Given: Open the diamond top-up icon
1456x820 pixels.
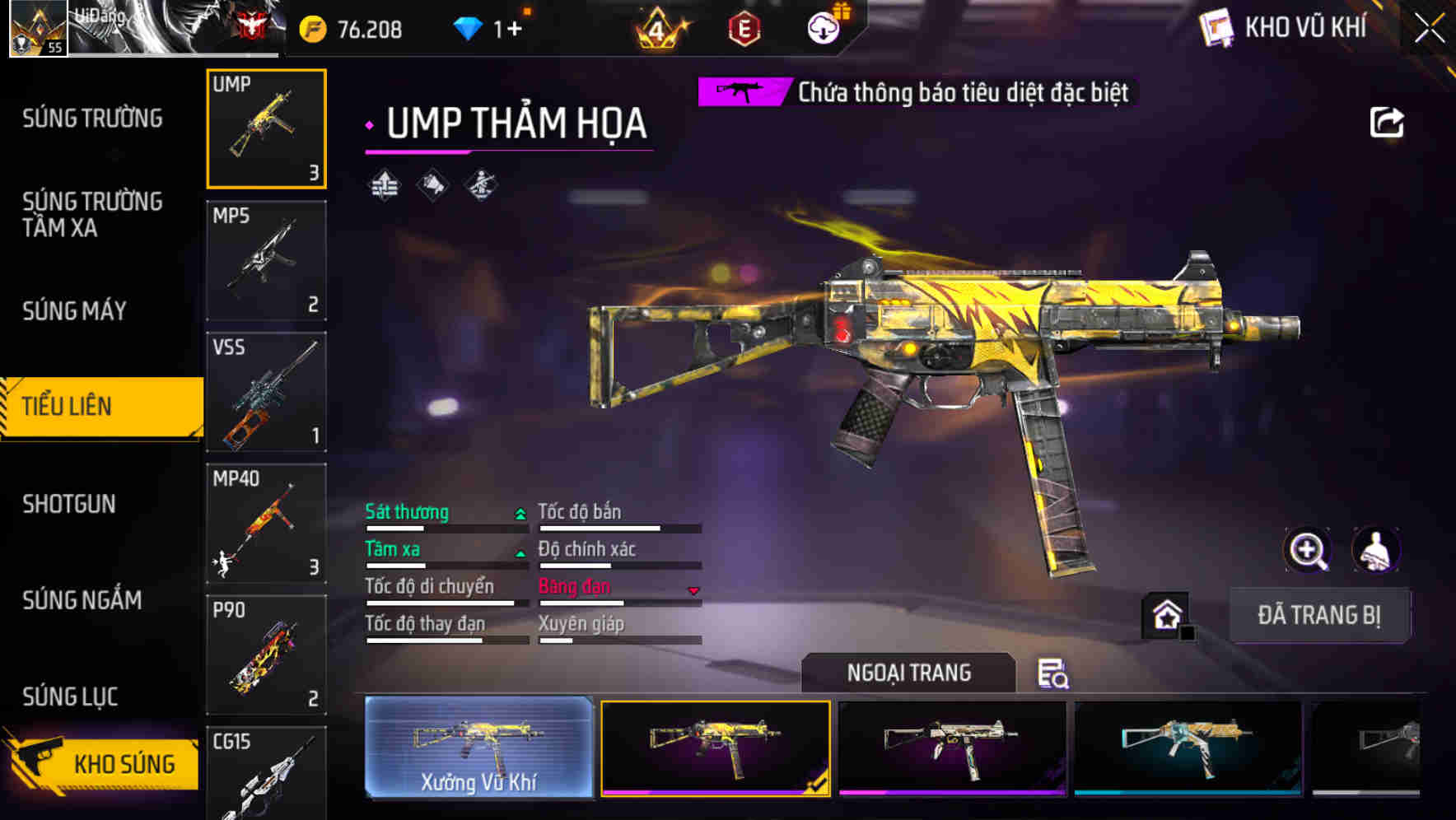Looking at the screenshot, I should click(469, 26).
